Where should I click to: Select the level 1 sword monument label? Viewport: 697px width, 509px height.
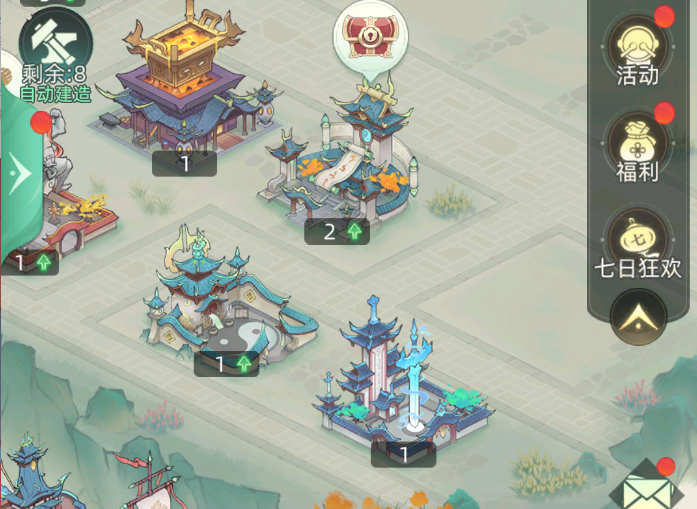click(403, 455)
